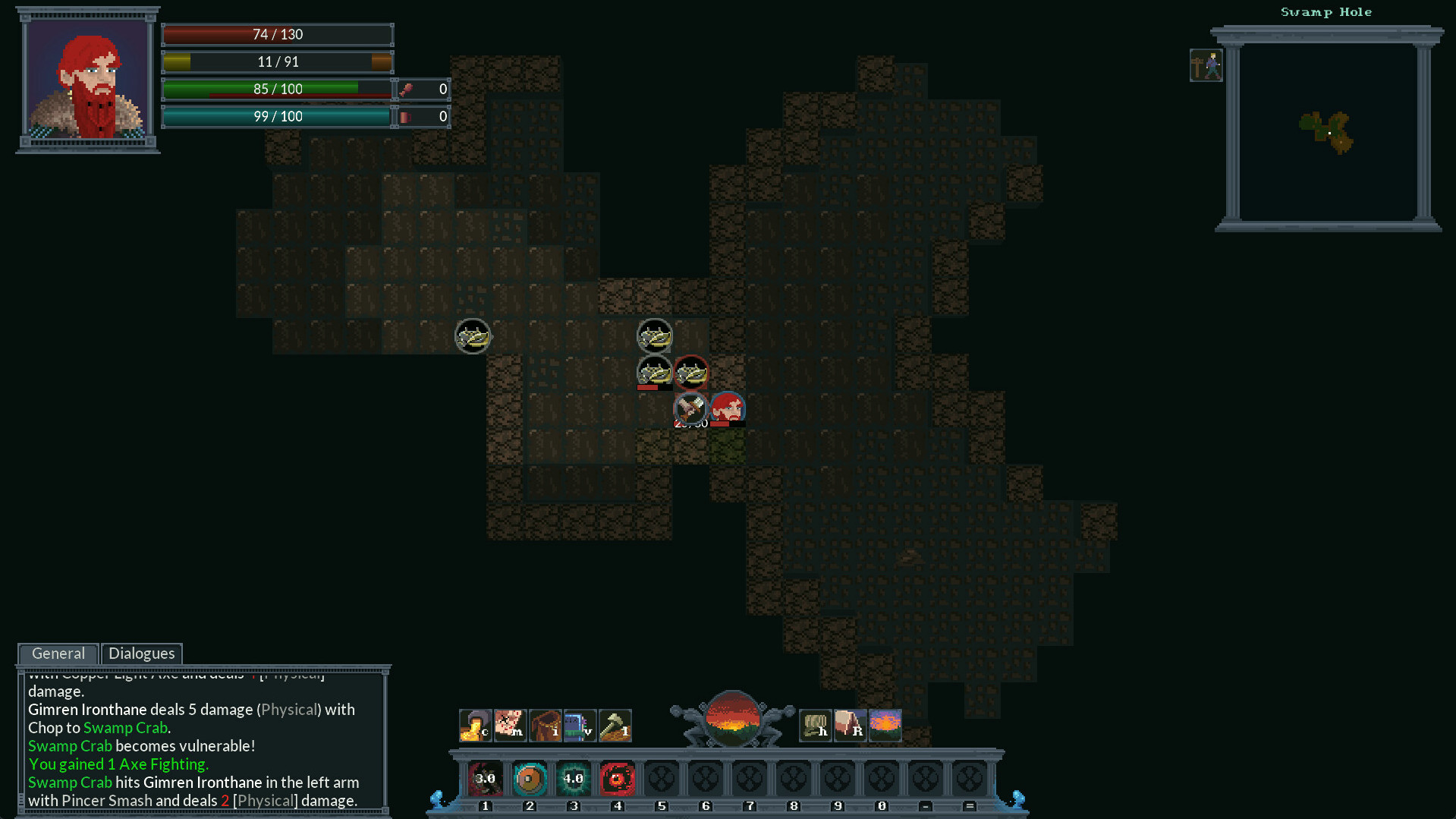The image size is (1456, 819).
Task: Open the map icon marked m
Action: (510, 726)
